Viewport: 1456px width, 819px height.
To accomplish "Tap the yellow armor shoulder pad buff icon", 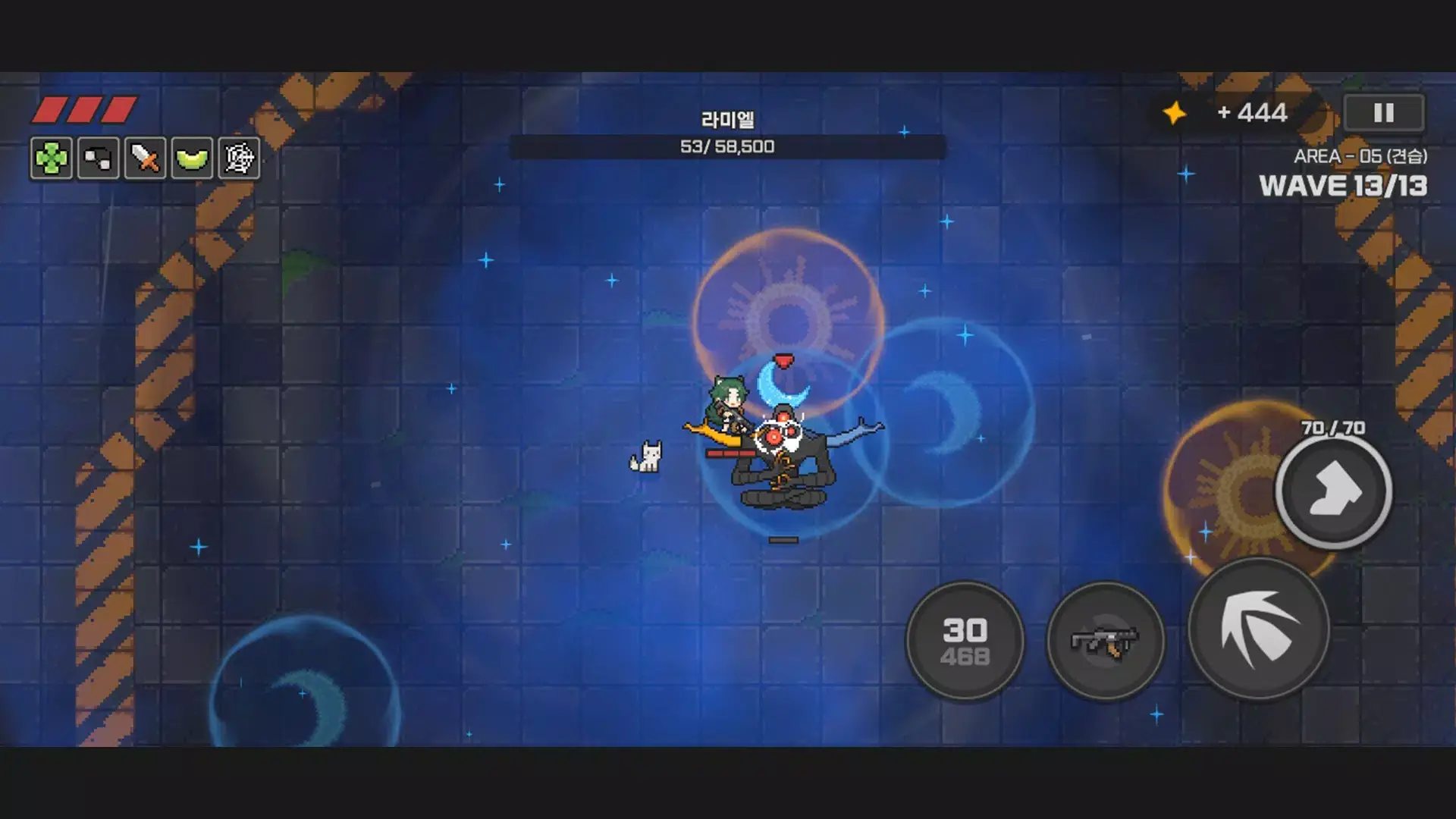I will pos(192,158).
